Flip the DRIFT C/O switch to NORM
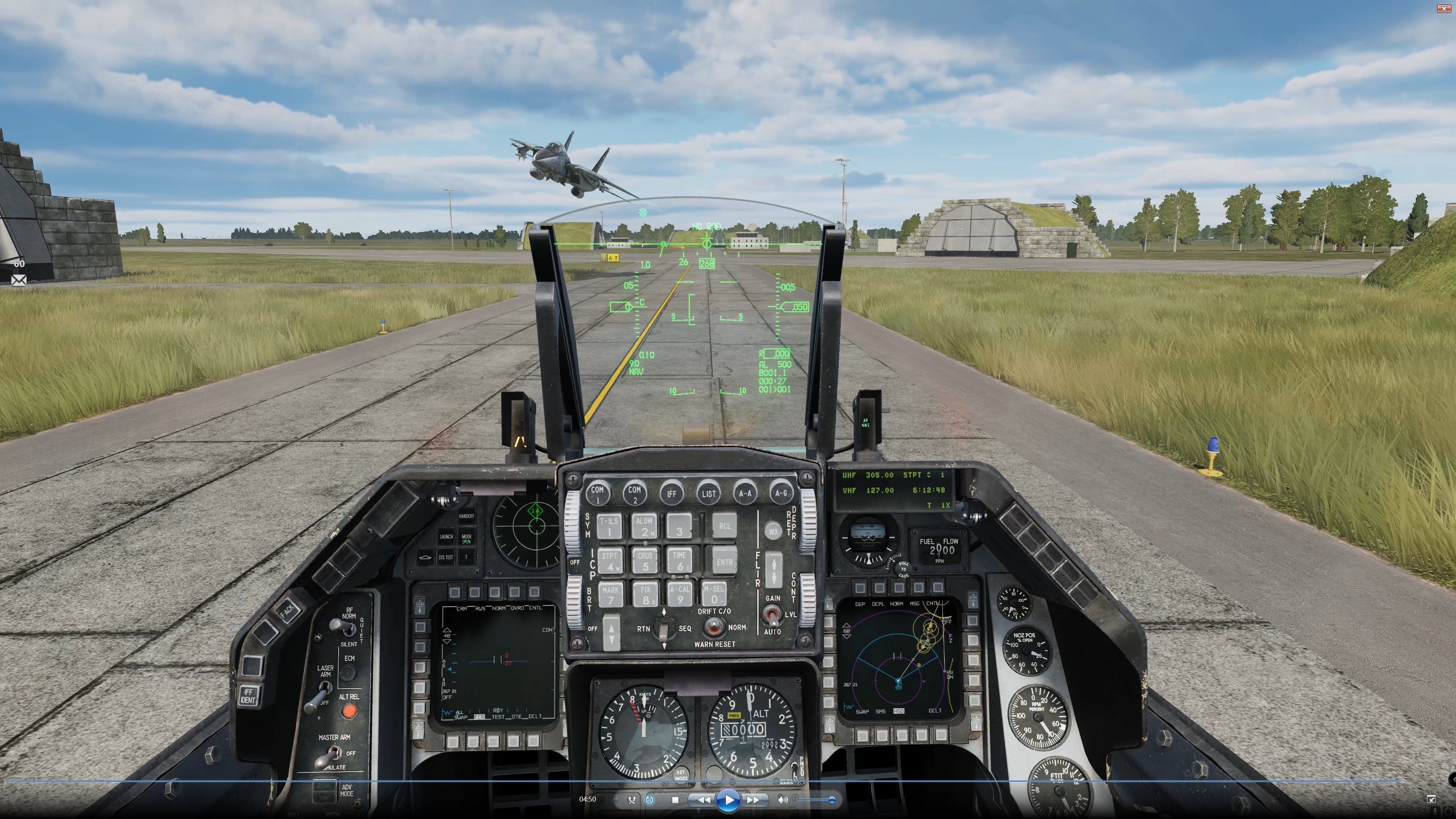Viewport: 1456px width, 819px height. [714, 624]
